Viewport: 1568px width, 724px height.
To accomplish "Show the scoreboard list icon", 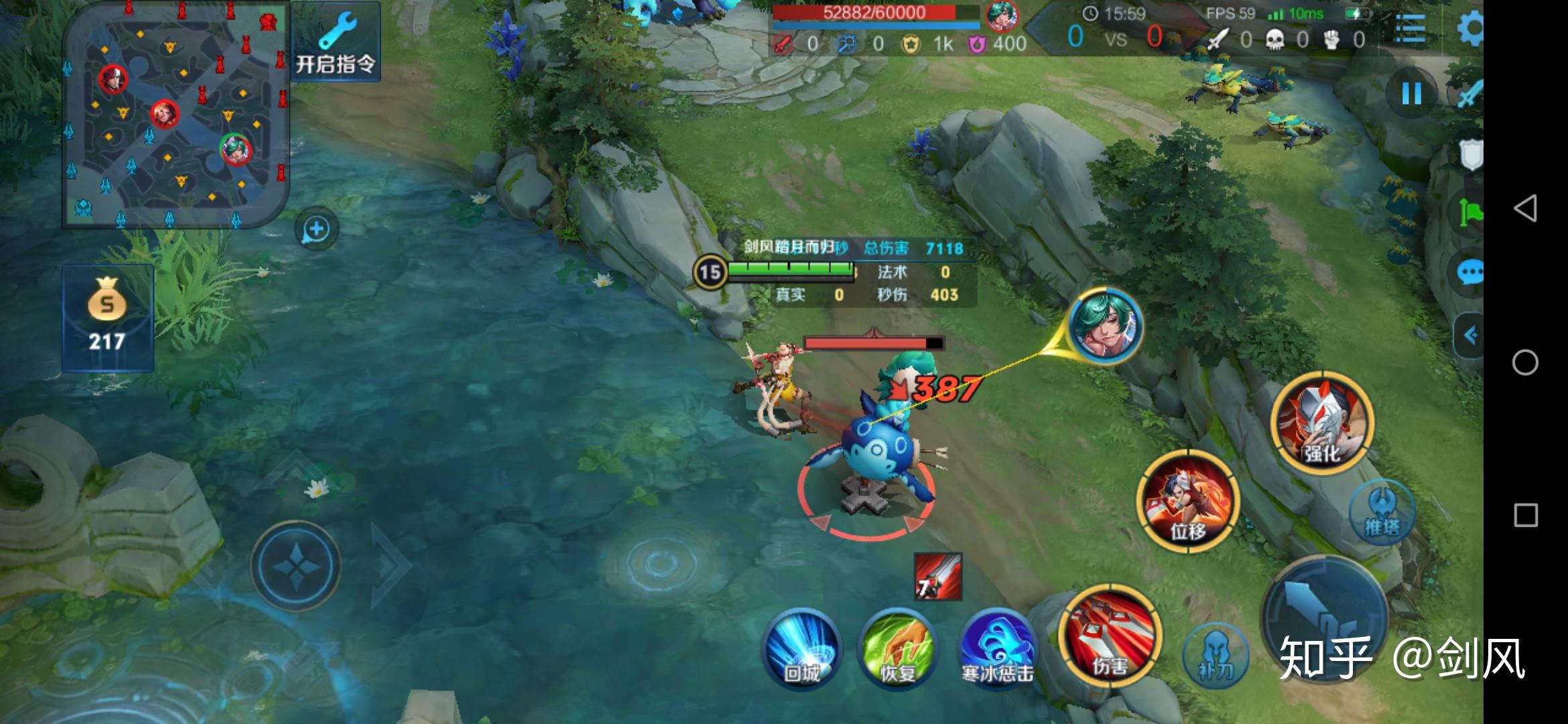I will [x=1410, y=29].
